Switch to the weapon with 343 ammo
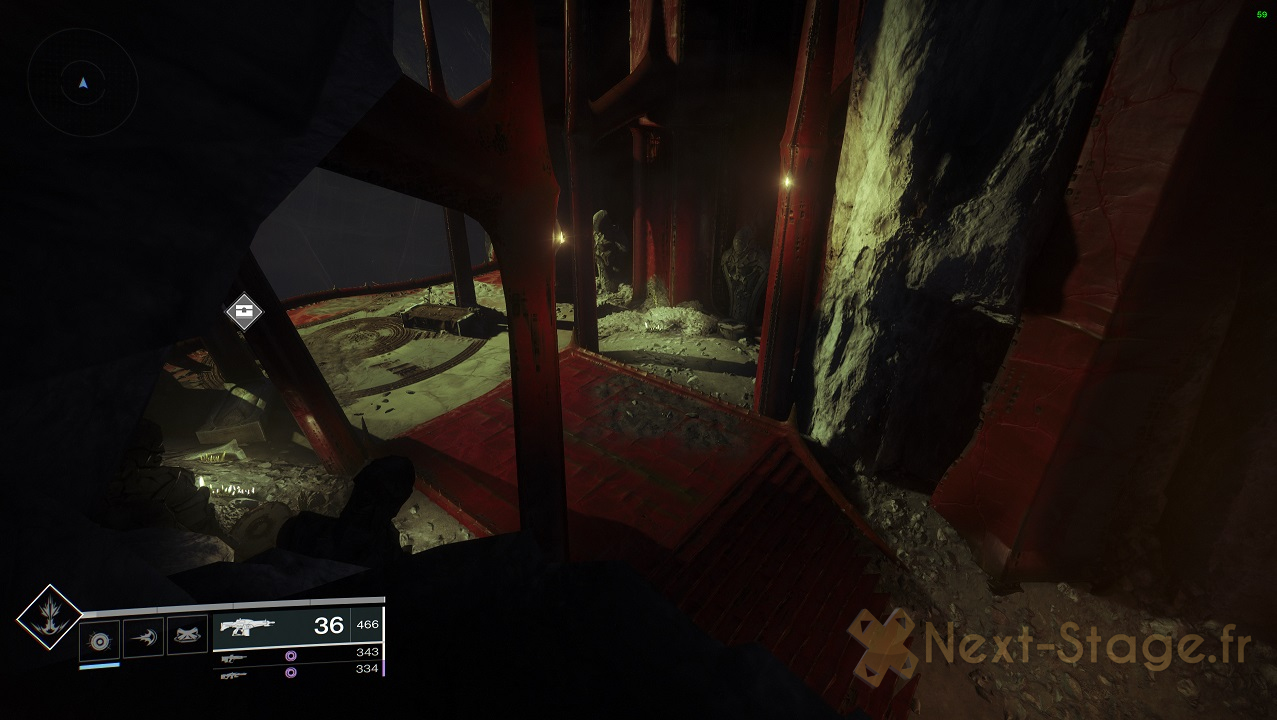The height and width of the screenshot is (720, 1277). 297,656
